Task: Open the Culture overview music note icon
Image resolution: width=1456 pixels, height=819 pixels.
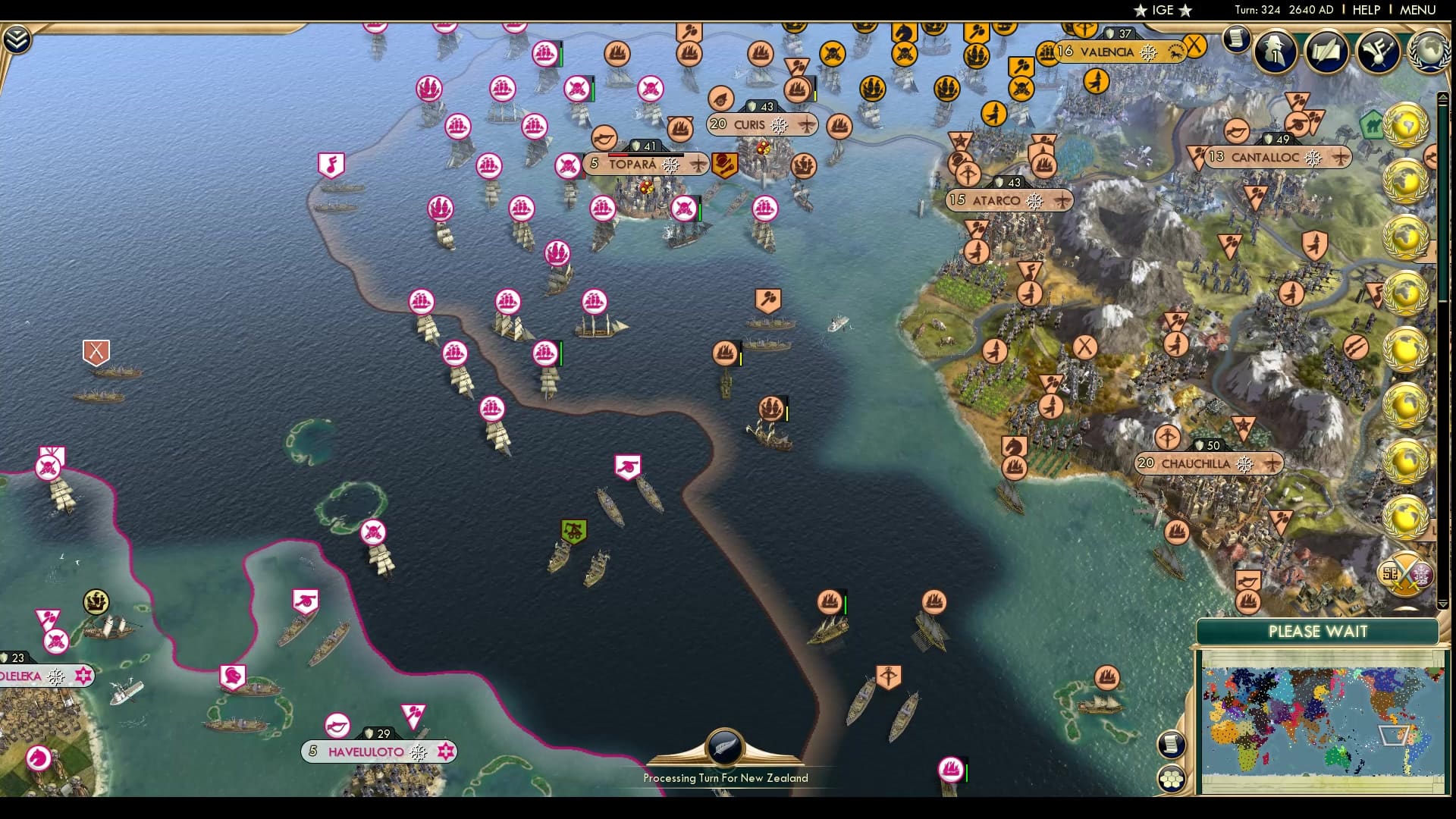Action: (x=1379, y=52)
